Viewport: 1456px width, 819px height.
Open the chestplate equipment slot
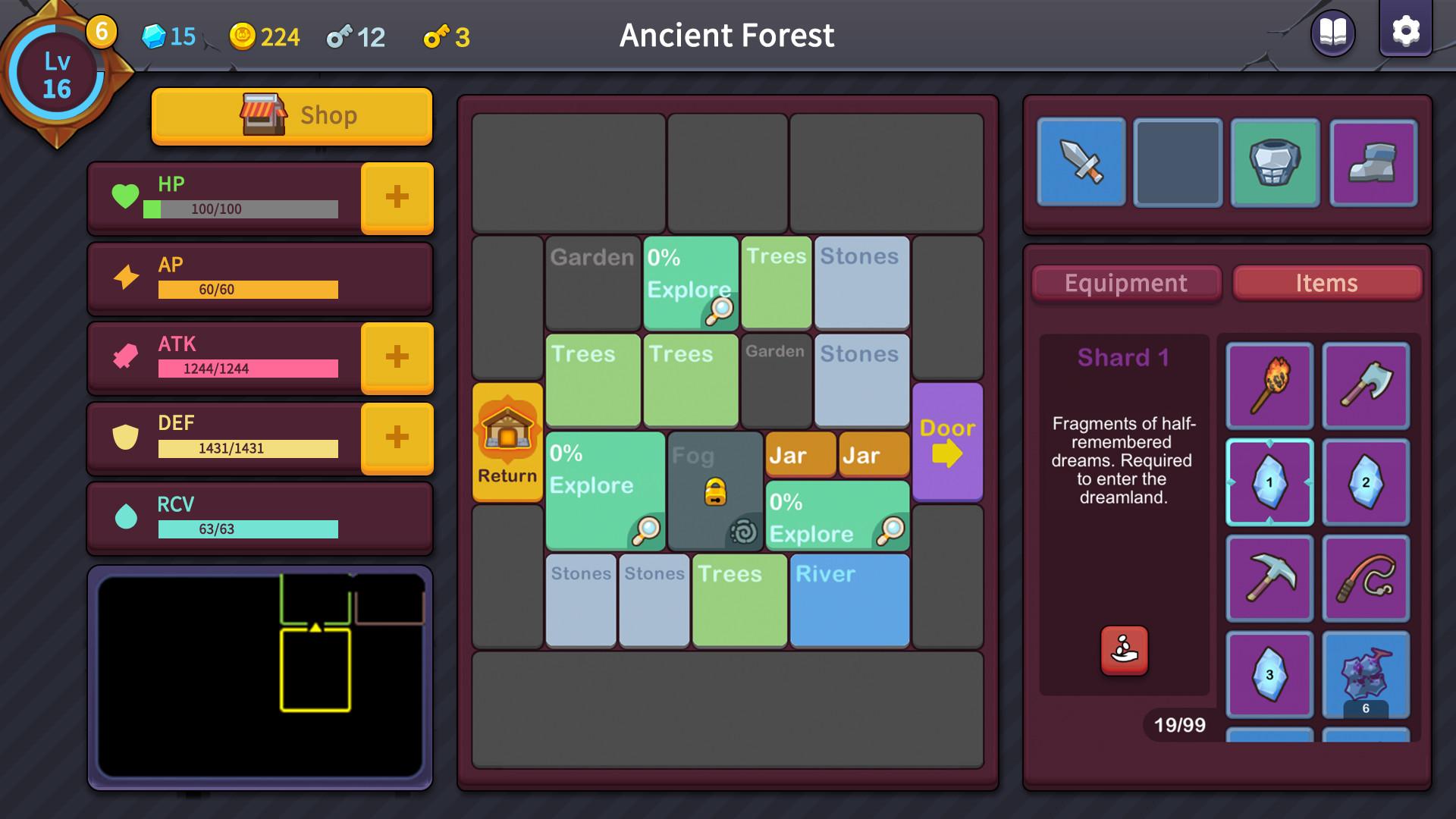pyautogui.click(x=1275, y=163)
